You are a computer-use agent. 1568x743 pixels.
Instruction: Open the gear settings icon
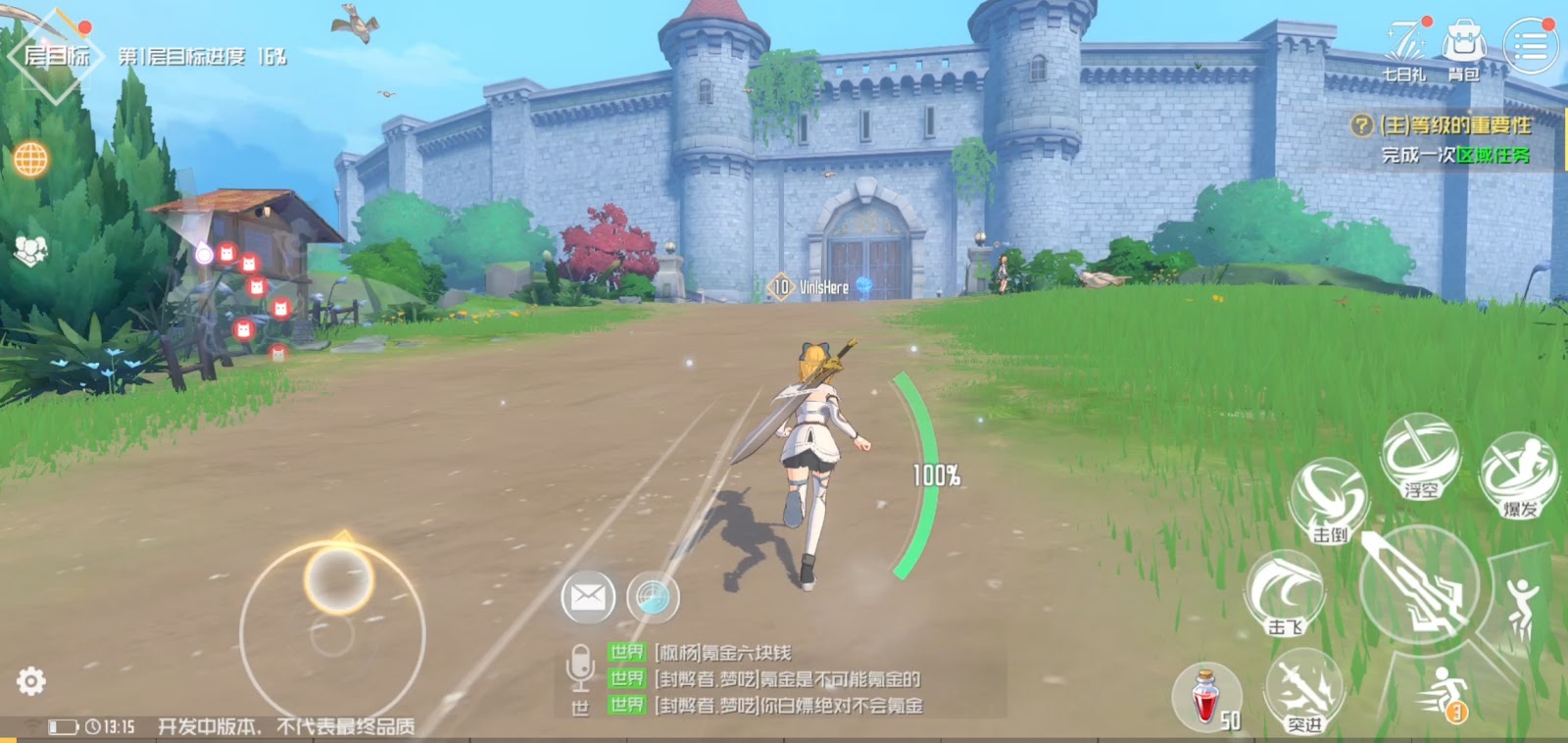[30, 680]
